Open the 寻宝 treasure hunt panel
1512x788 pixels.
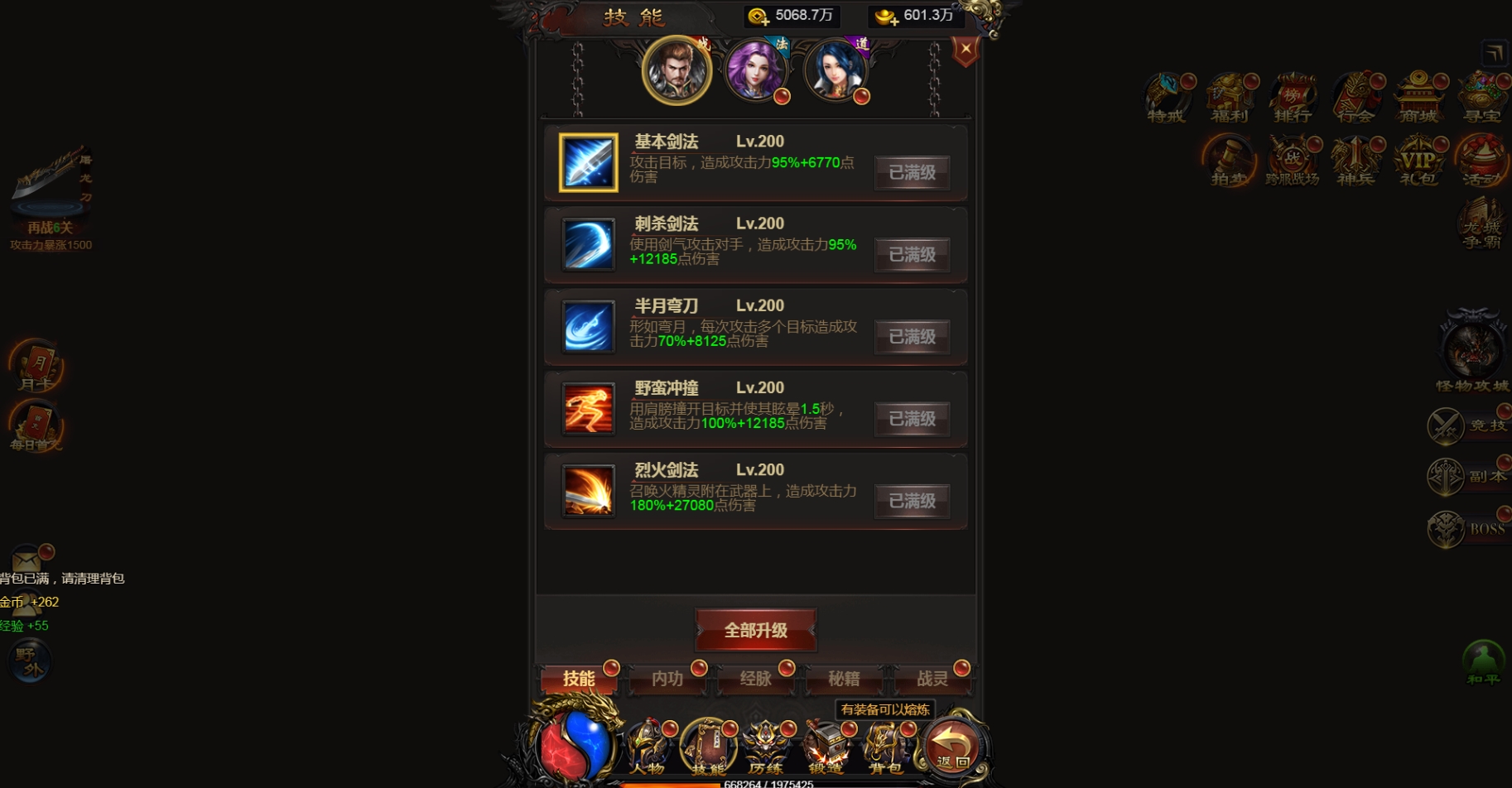1482,97
